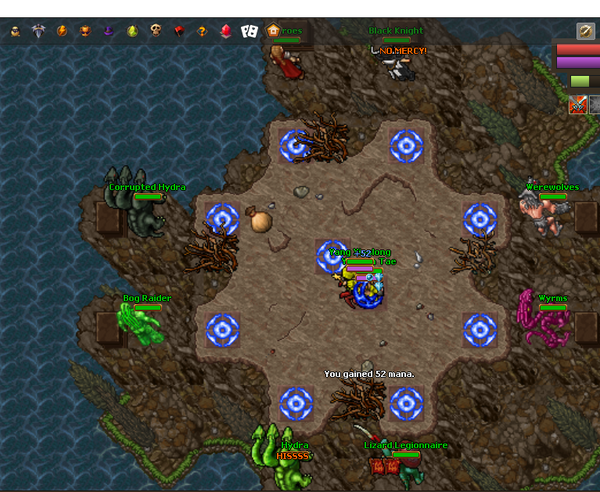Select the purple wizard hat icon
The width and height of the screenshot is (600, 492).
coord(109,31)
